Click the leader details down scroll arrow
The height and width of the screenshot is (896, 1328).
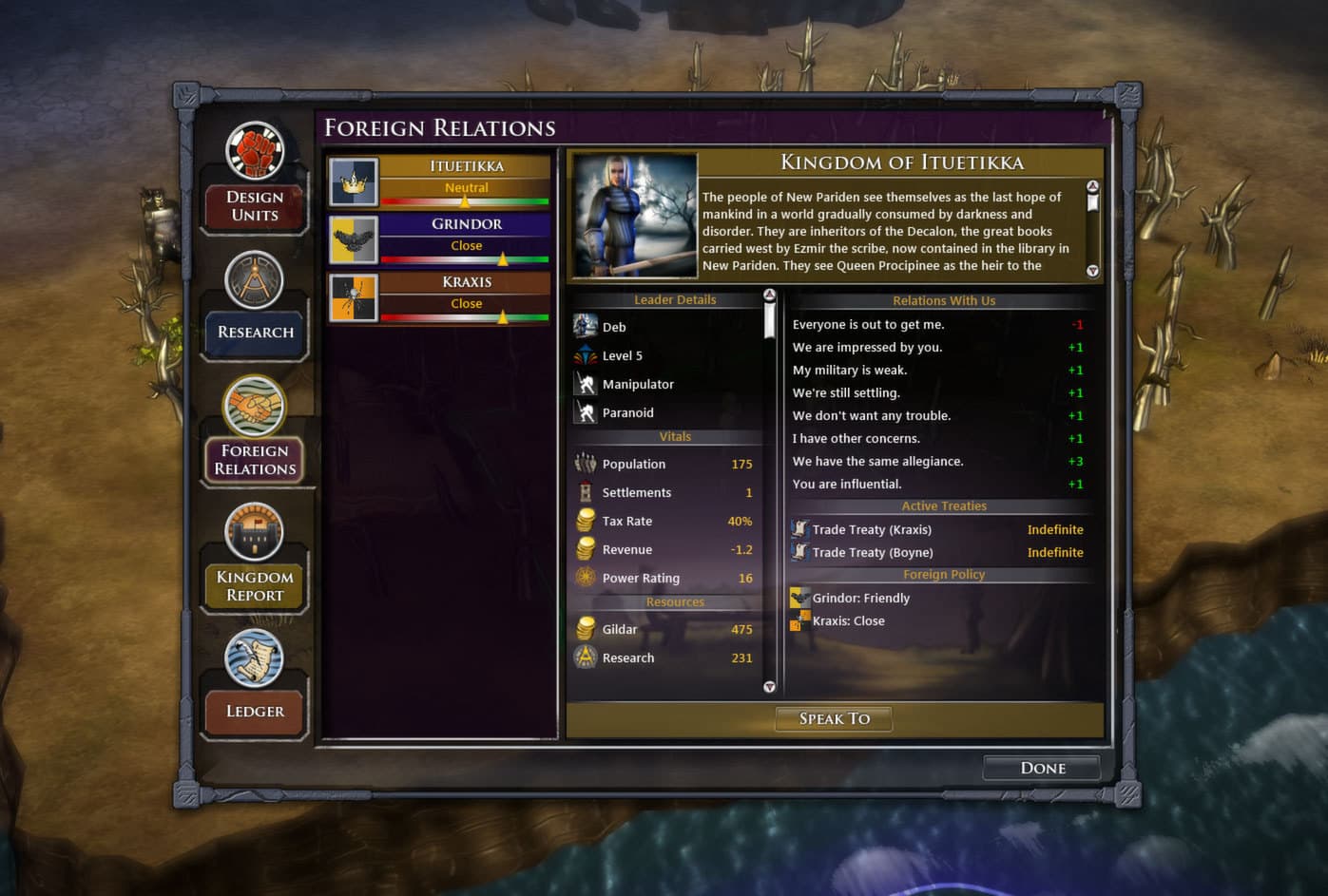click(769, 686)
